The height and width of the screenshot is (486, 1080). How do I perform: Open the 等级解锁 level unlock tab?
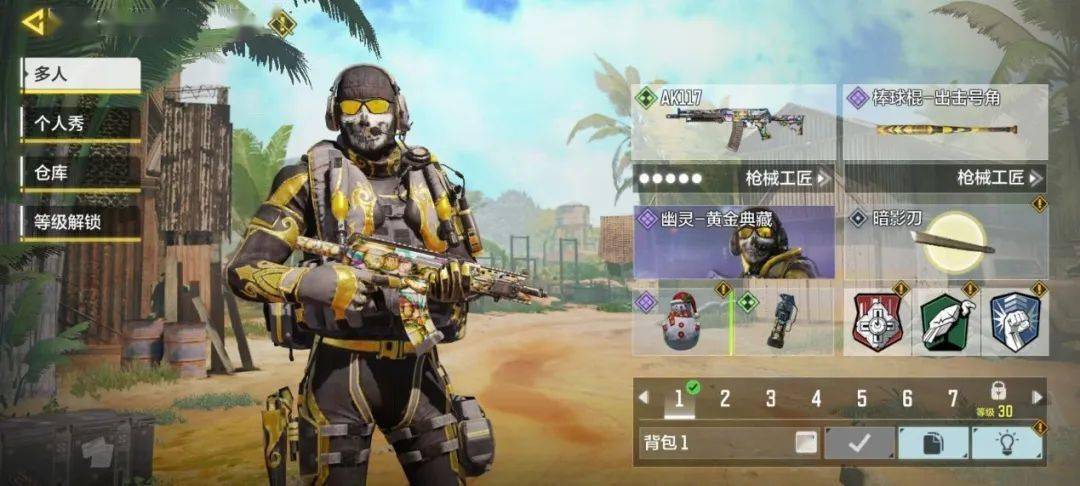(80, 222)
